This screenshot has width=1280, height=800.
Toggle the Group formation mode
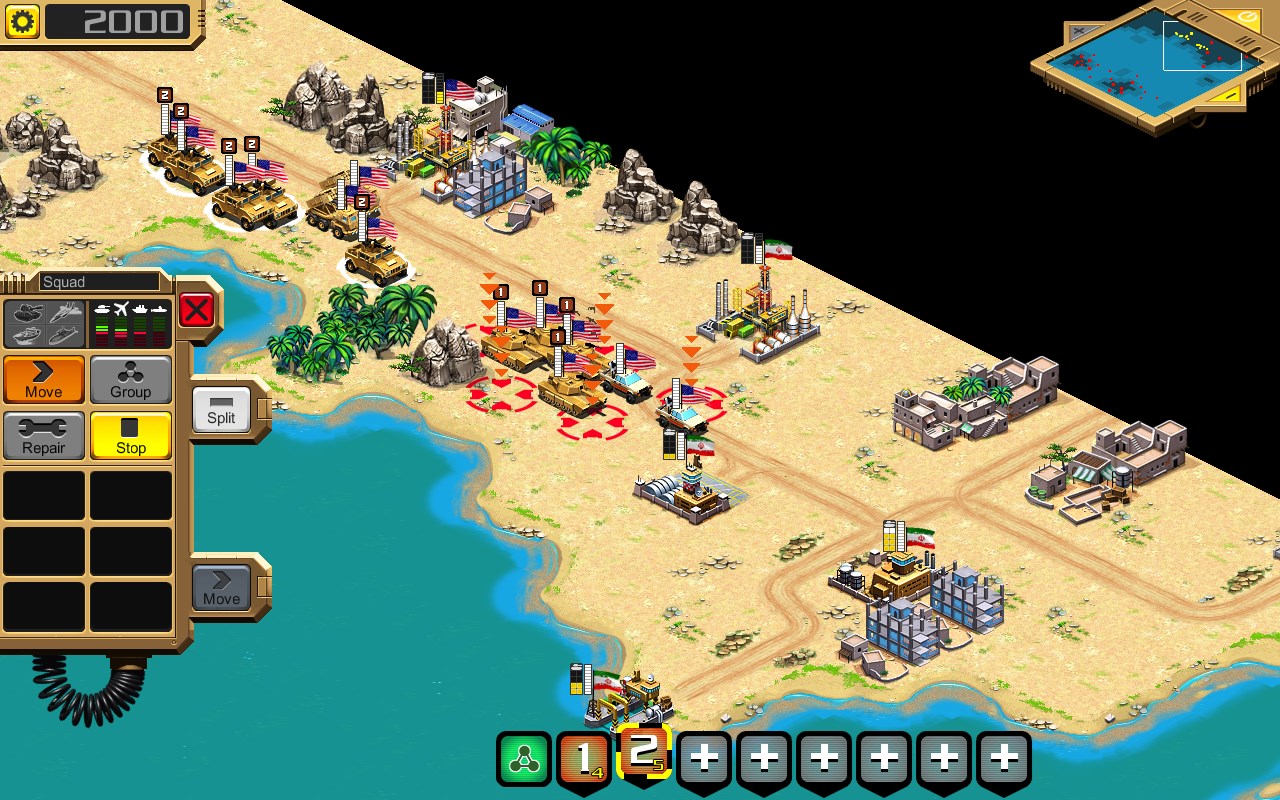tap(131, 380)
